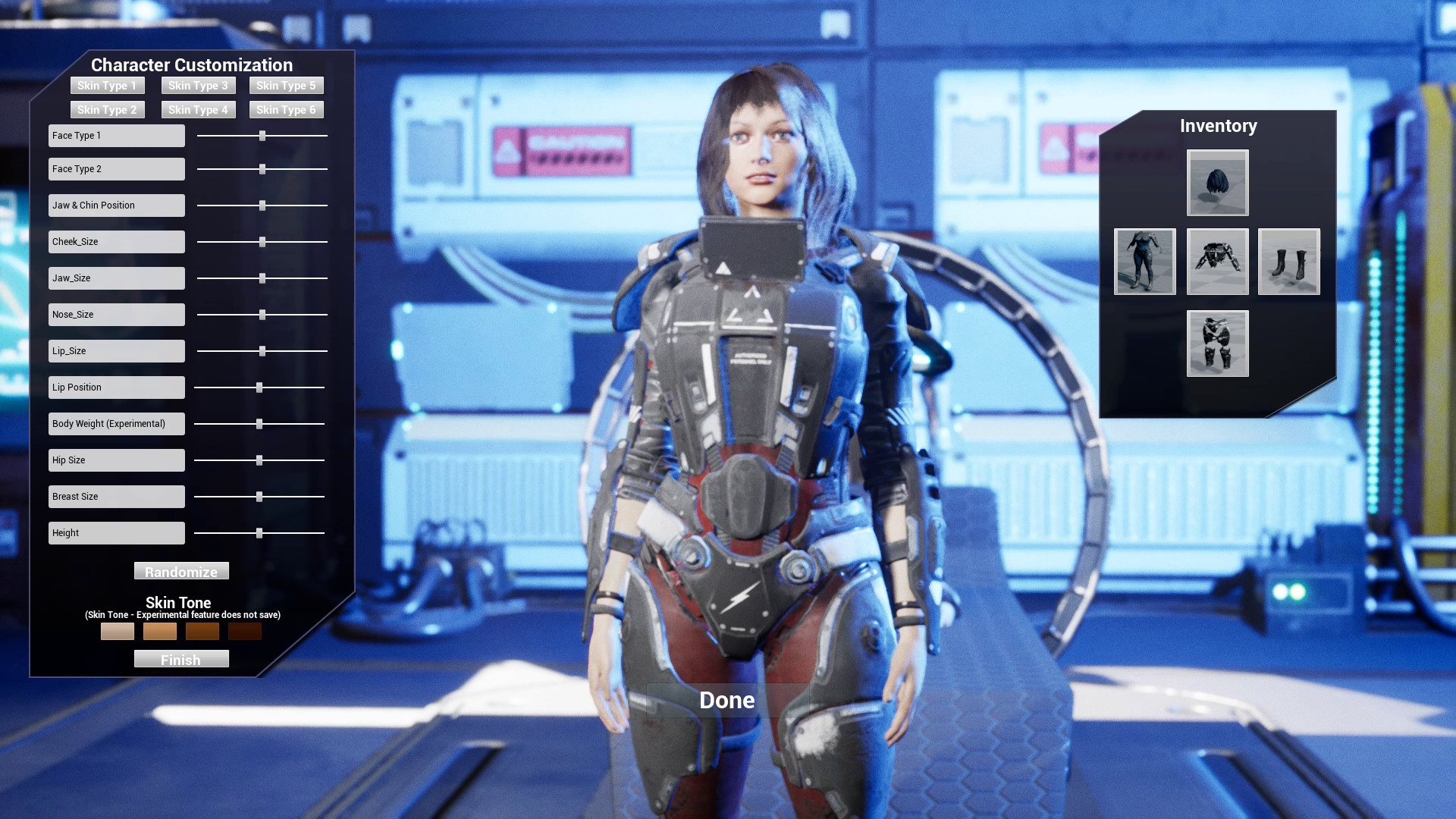The width and height of the screenshot is (1456, 819).
Task: Click the Body Weight (Experimental) slider
Action: pyautogui.click(x=259, y=423)
